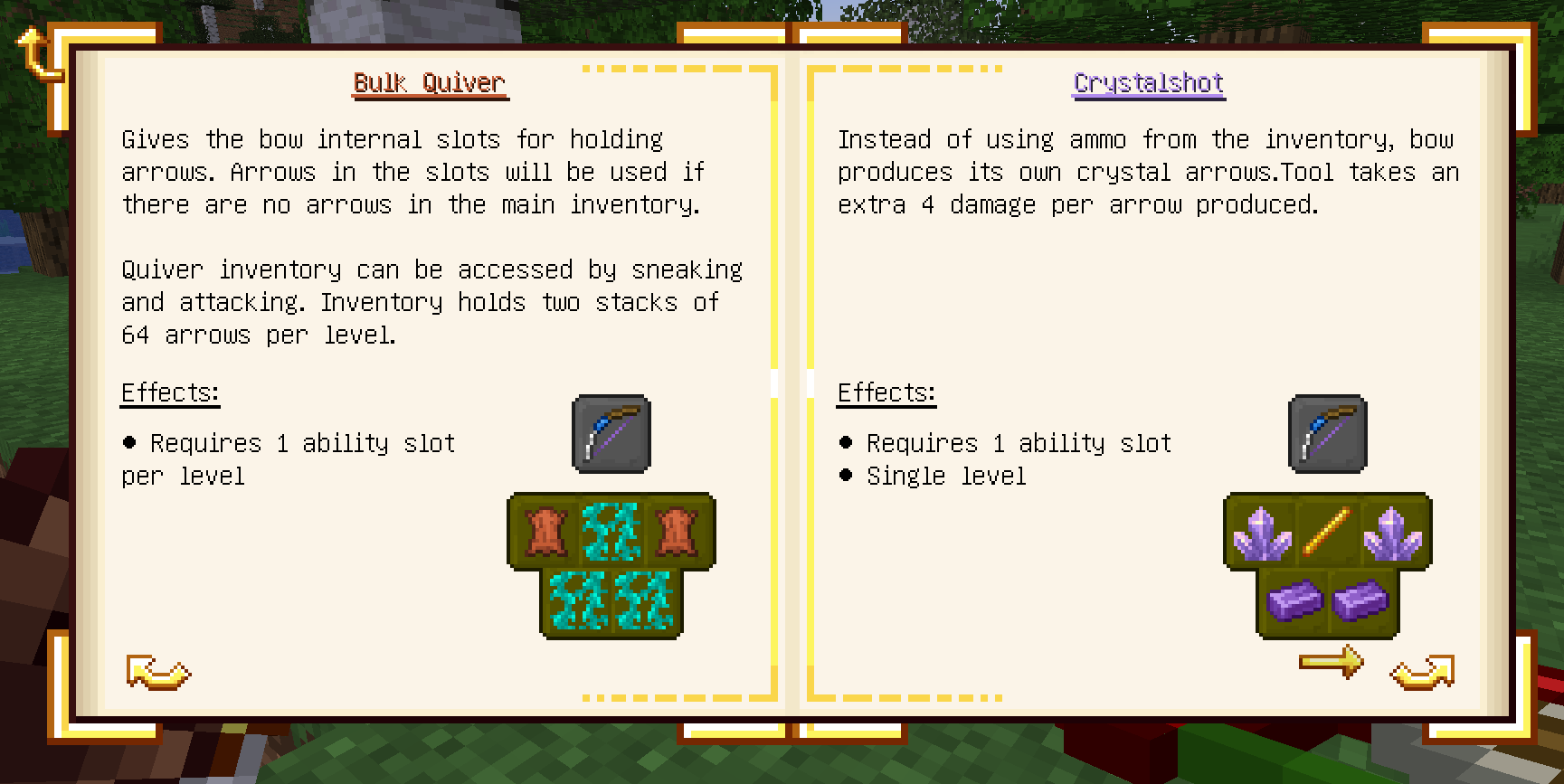This screenshot has width=1564, height=784.
Task: Open the Crystalshot title link
Action: pos(1148,83)
